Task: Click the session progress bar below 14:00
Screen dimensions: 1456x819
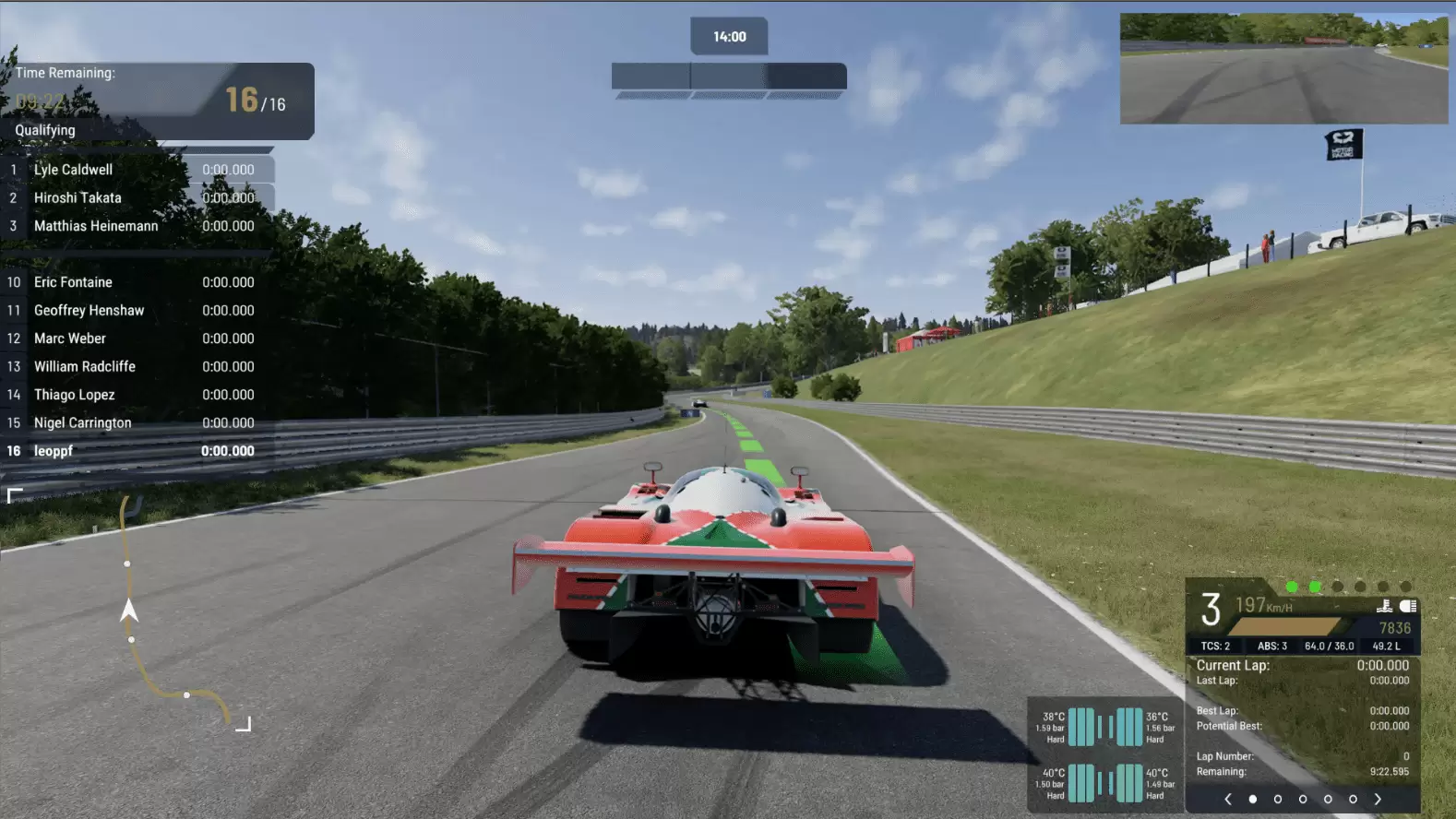Action: [x=729, y=77]
